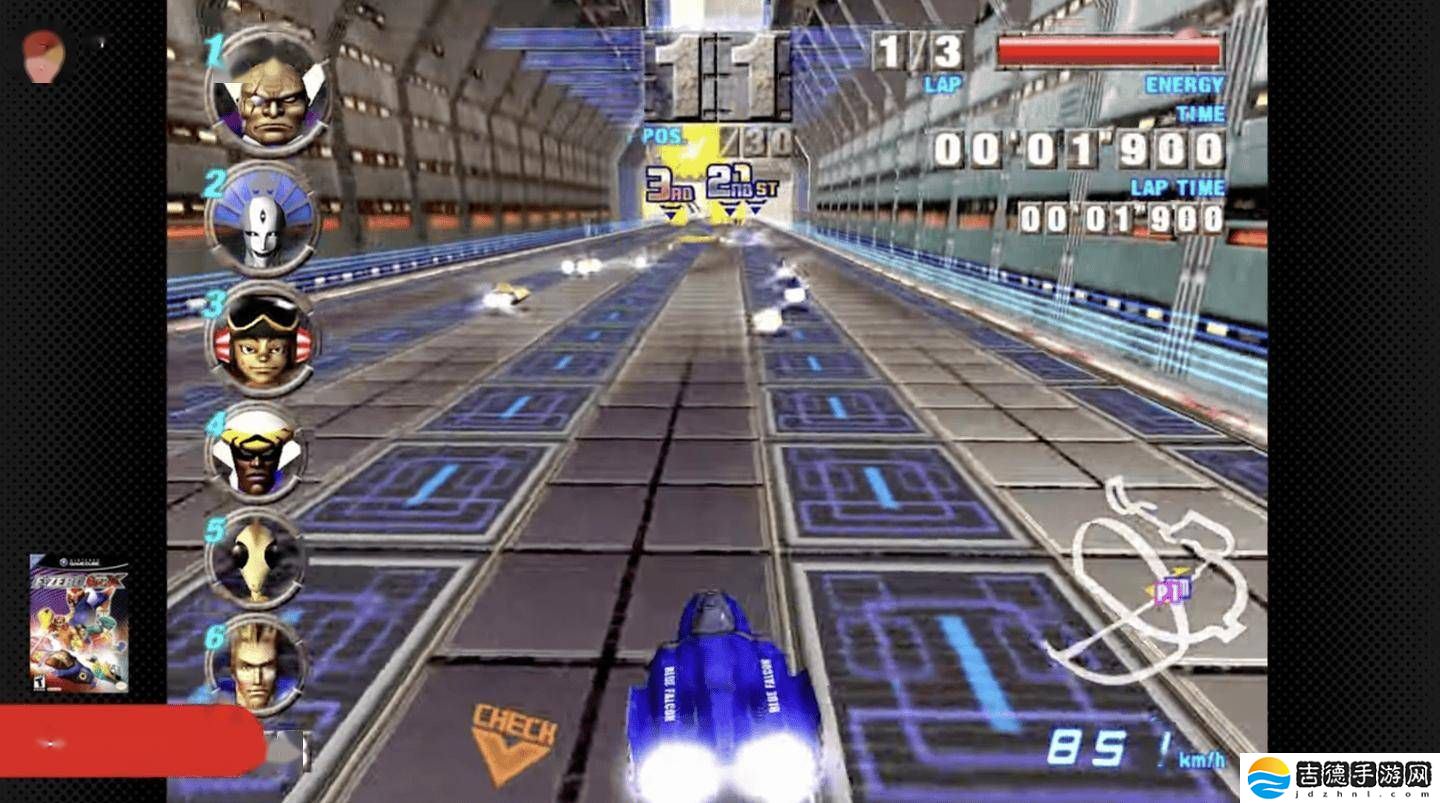The height and width of the screenshot is (803, 1440).
Task: Open the red profile avatar icon
Action: 43,56
